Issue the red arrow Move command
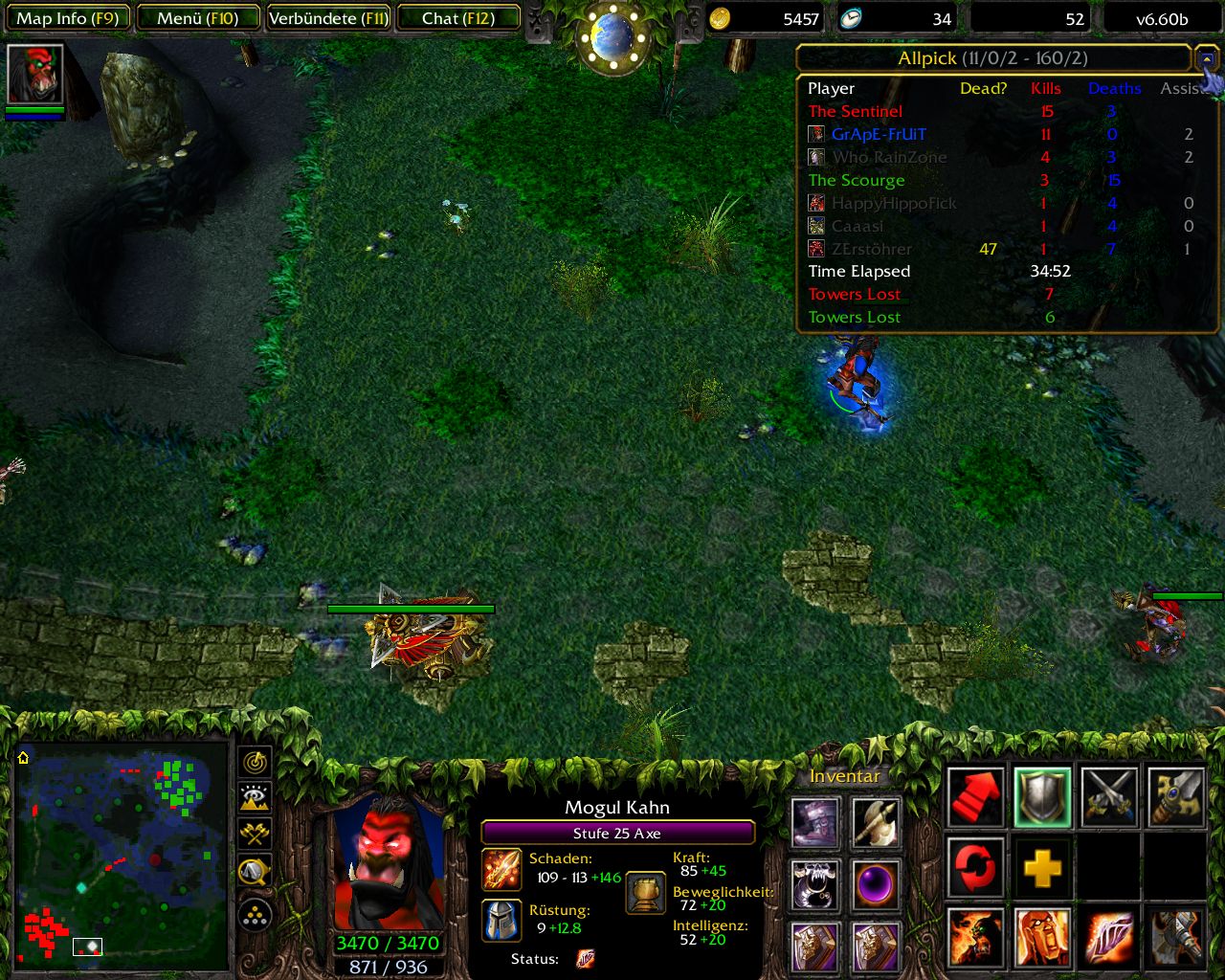Image resolution: width=1225 pixels, height=980 pixels. click(x=975, y=796)
